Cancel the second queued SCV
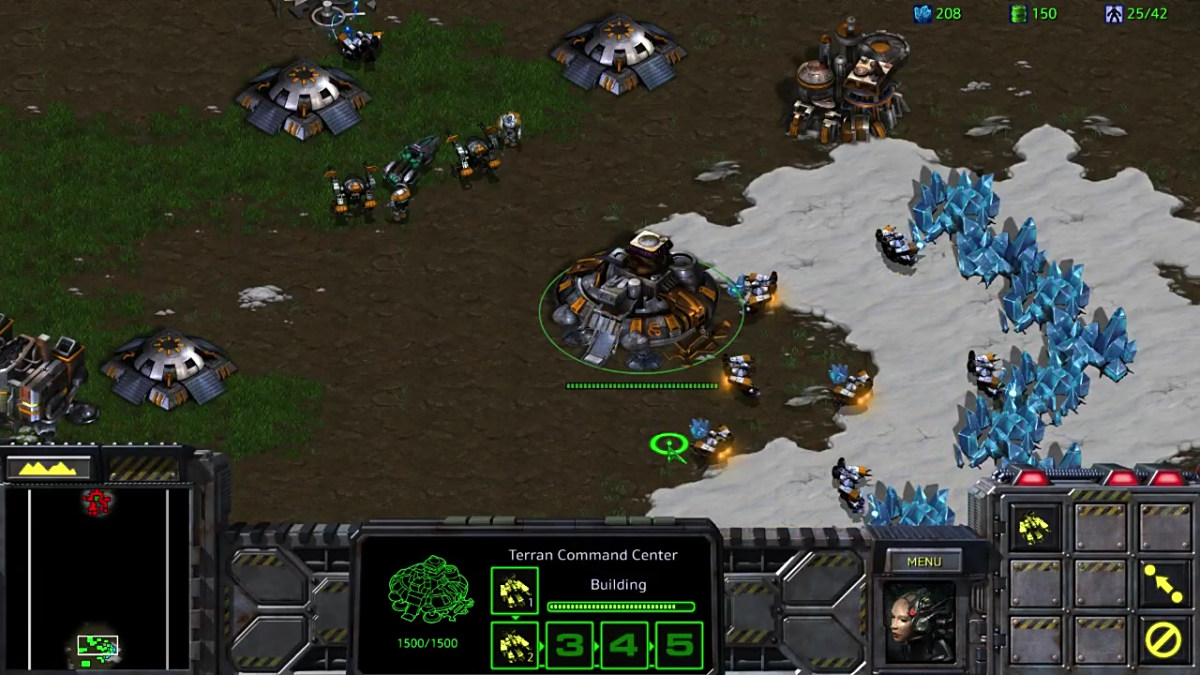The image size is (1200, 675). click(514, 645)
